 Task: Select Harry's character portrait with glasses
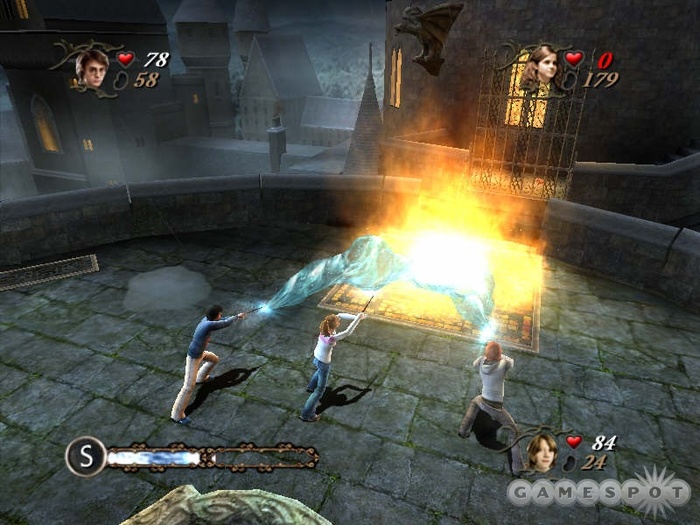coord(94,66)
